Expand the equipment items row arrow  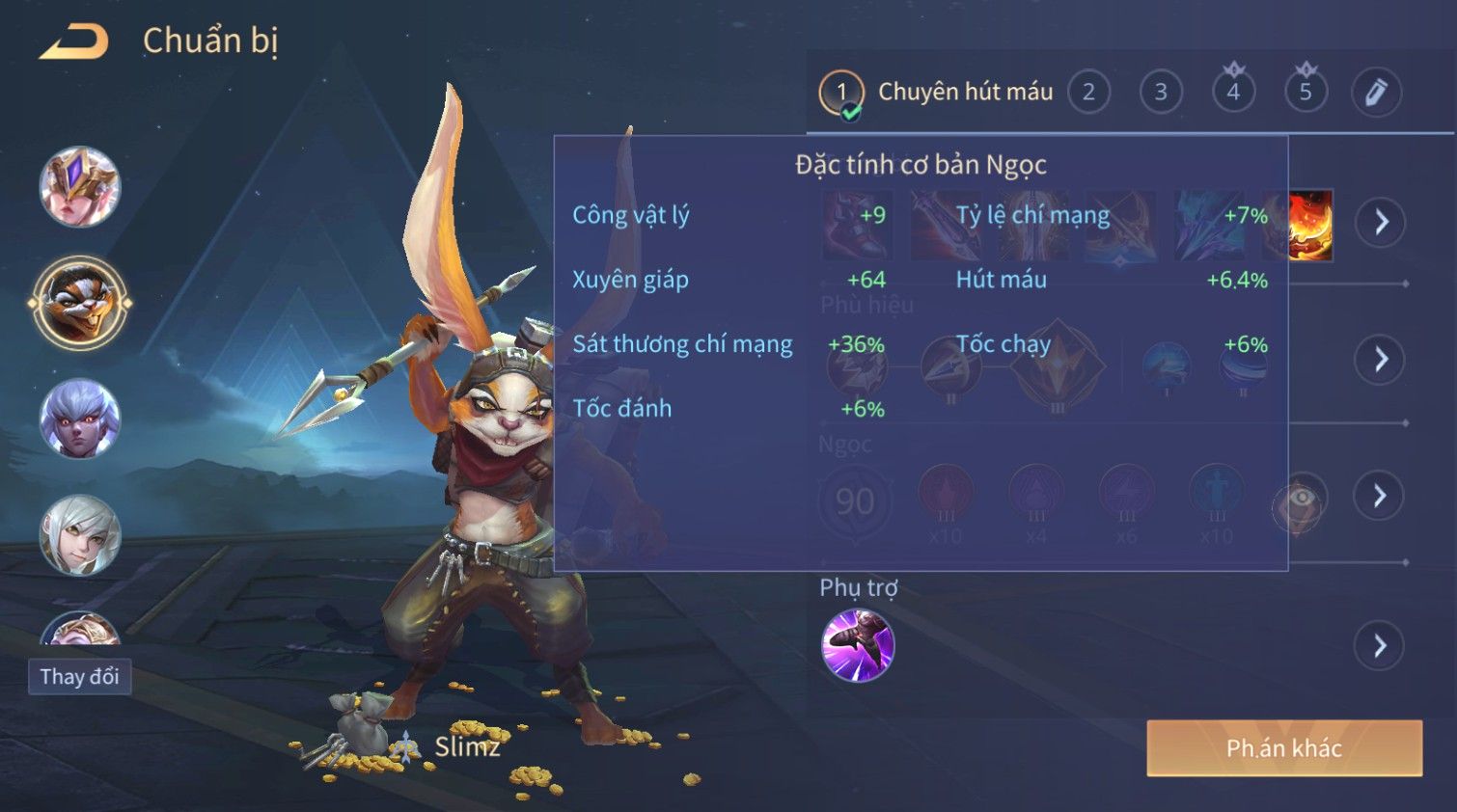[x=1381, y=223]
